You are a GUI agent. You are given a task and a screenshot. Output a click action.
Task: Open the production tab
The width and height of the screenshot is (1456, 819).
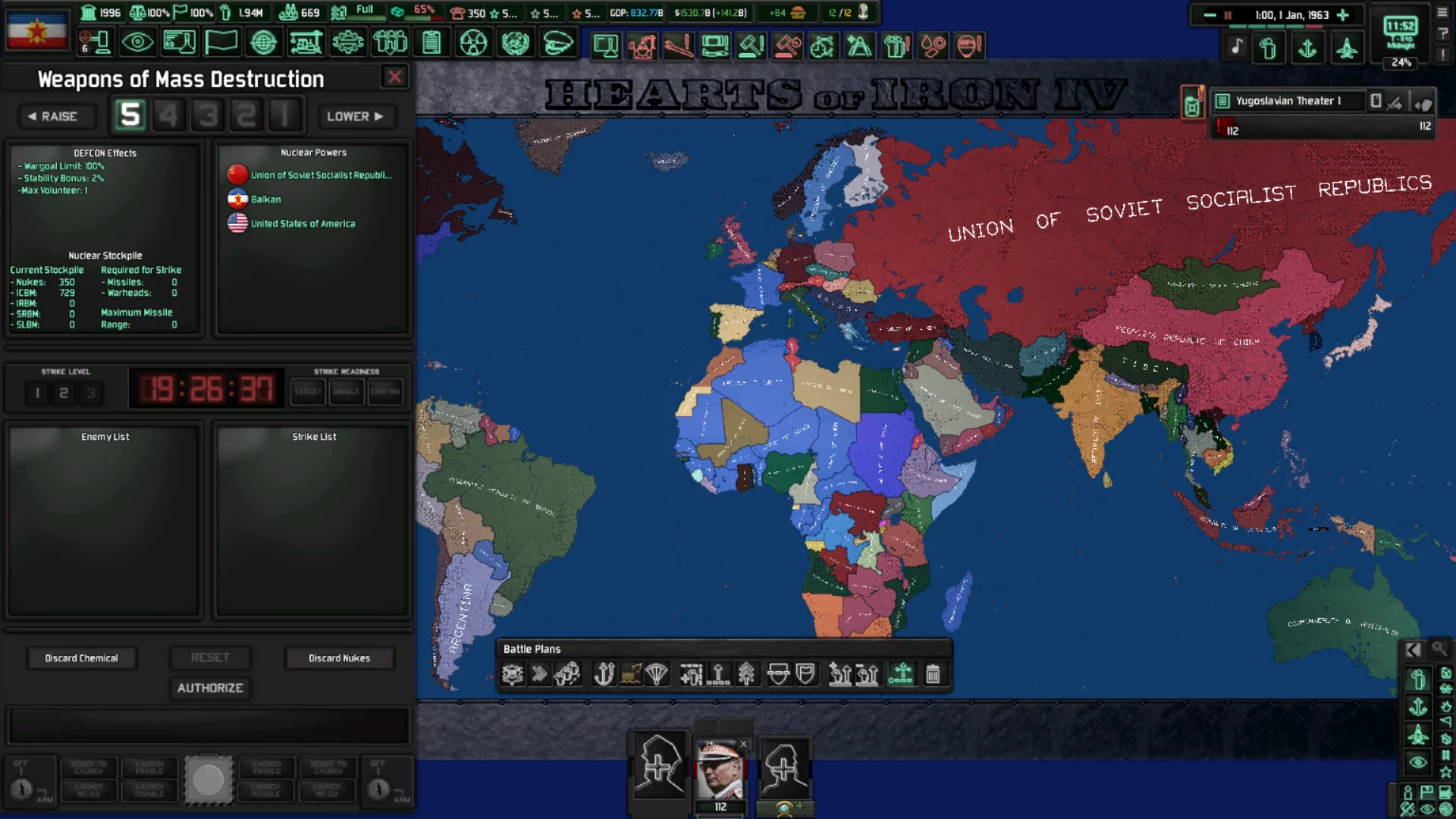coord(349,42)
